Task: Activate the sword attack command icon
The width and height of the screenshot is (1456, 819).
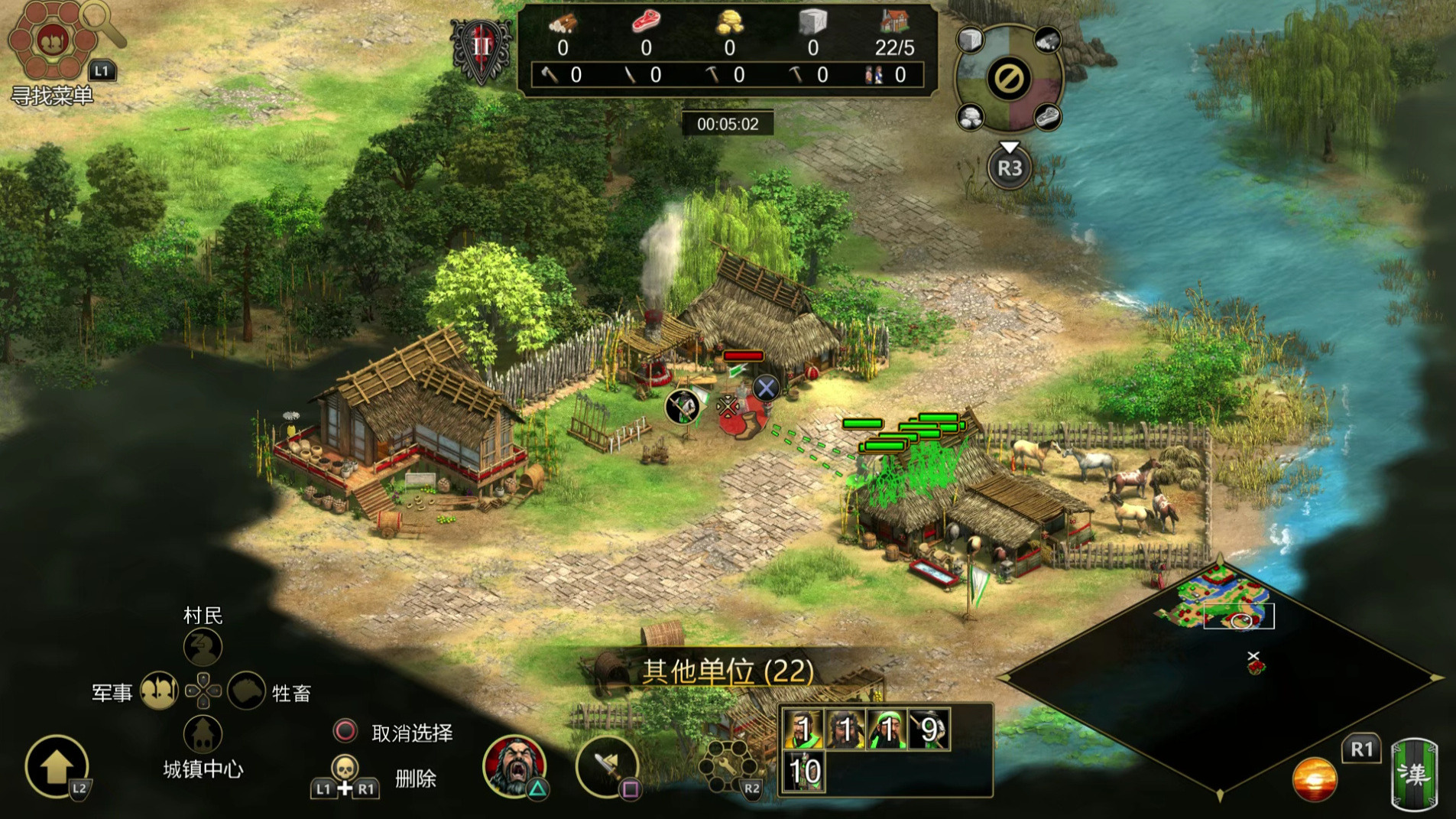Action: pos(607,766)
